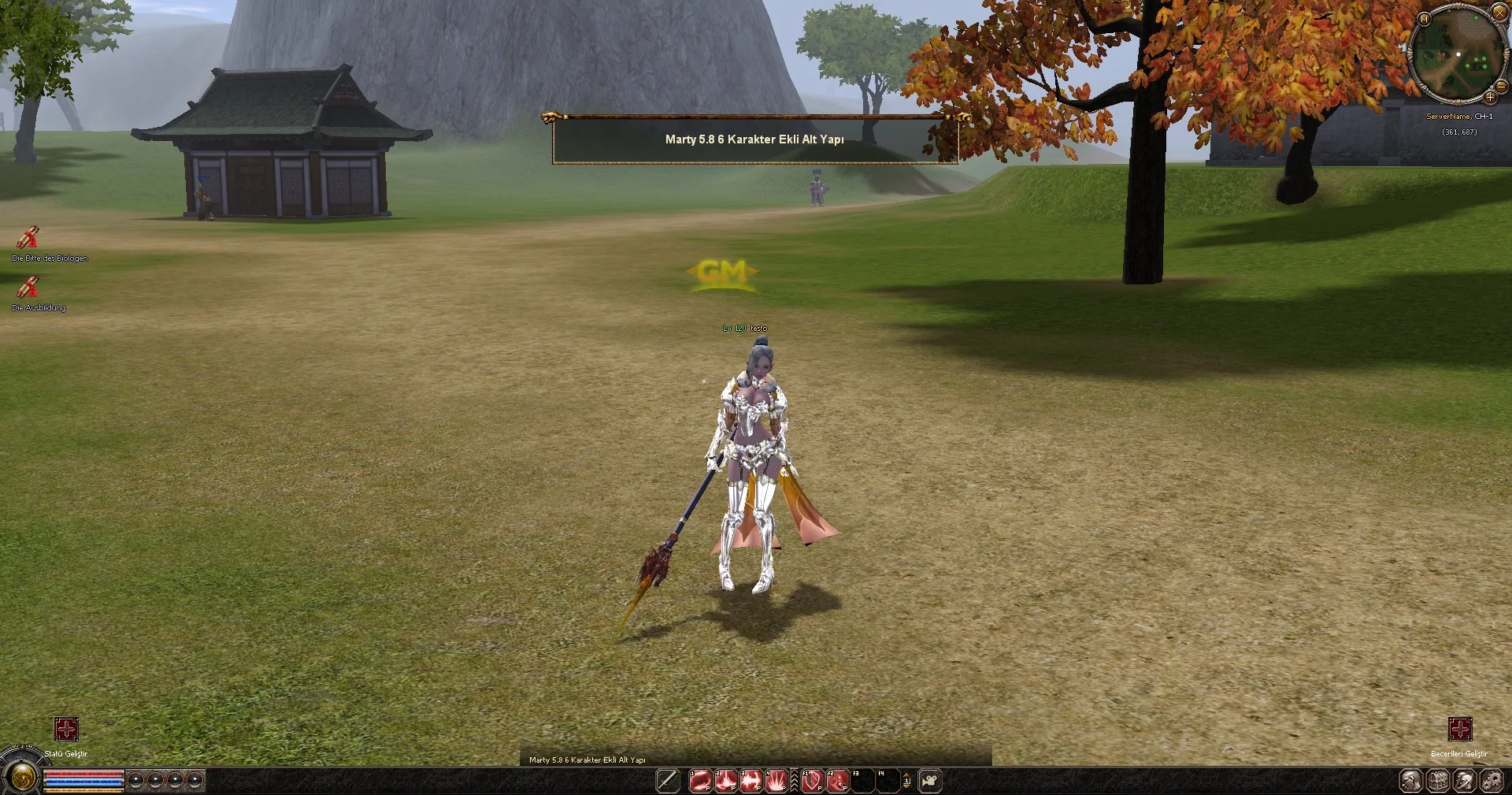Activate the skill in hotbar slot 1
Image resolution: width=1512 pixels, height=795 pixels.
(x=700, y=780)
